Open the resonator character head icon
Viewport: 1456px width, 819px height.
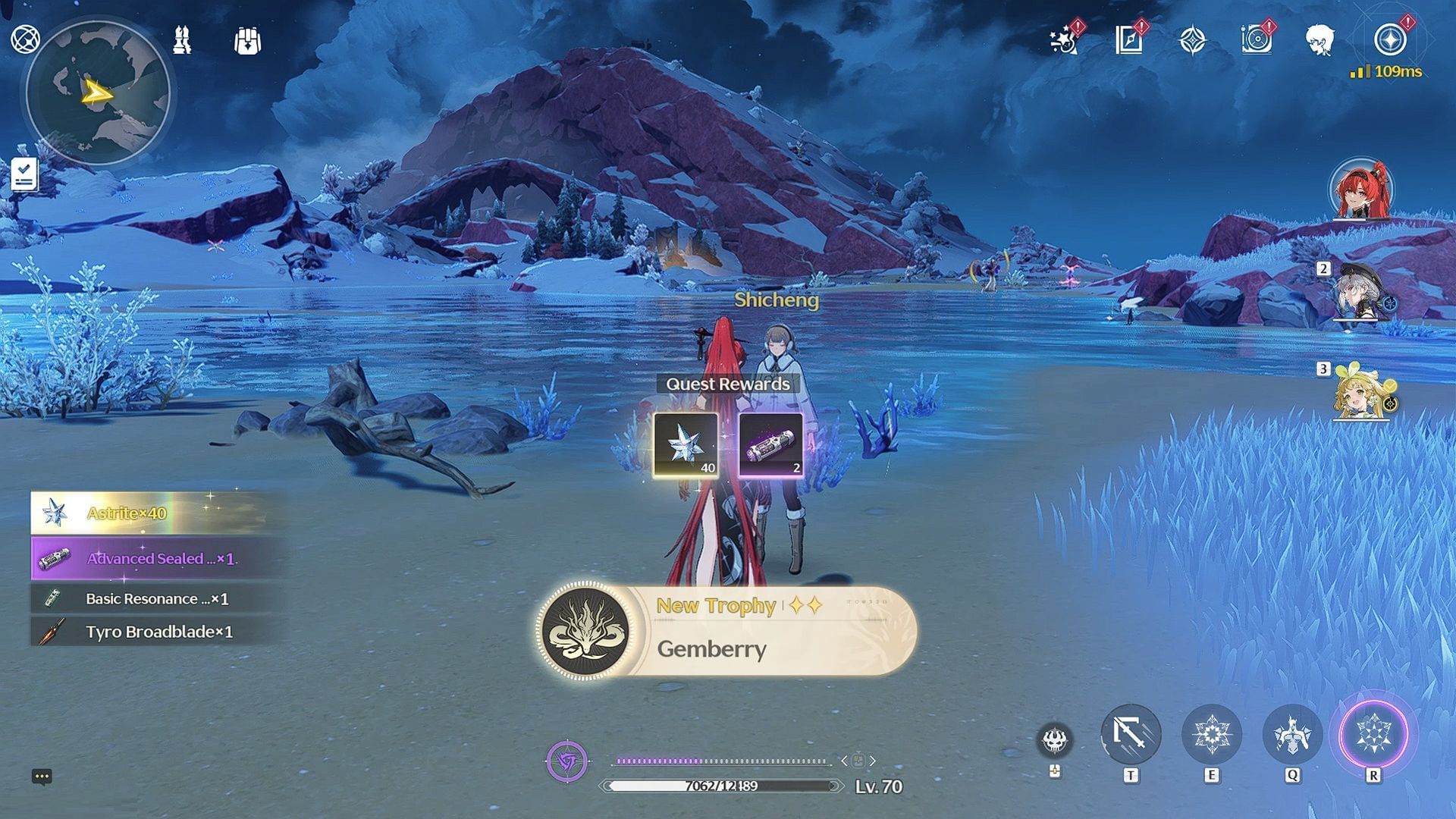coord(1320,40)
